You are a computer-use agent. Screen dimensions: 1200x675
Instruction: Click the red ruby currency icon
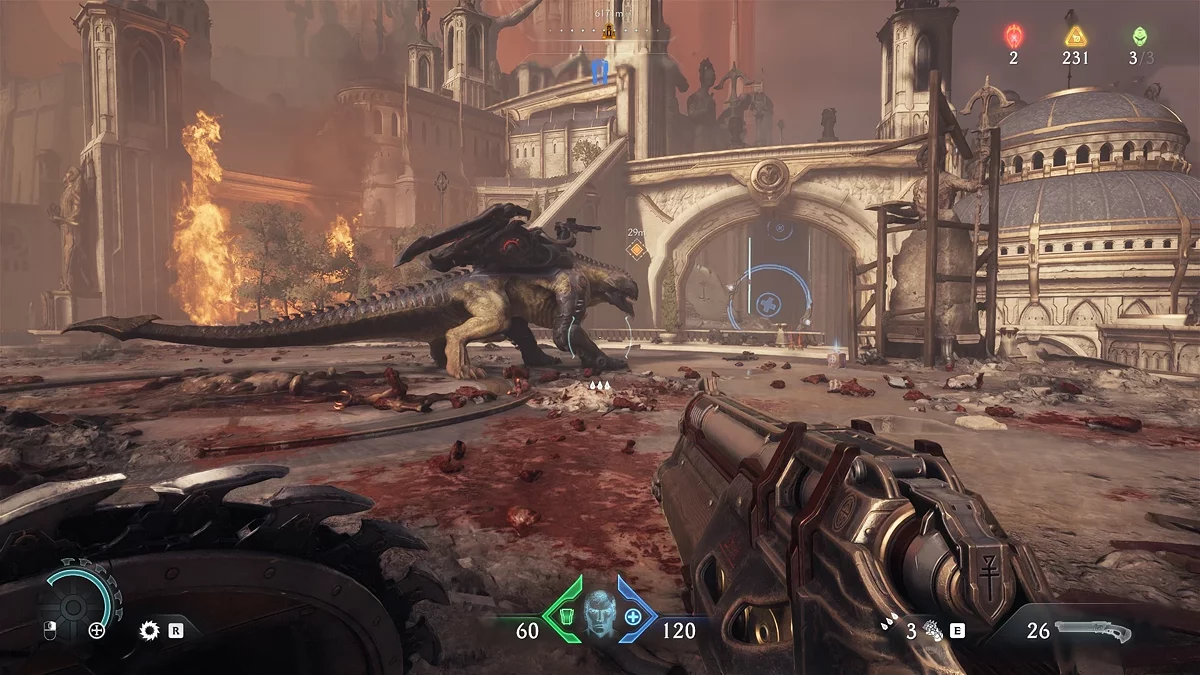point(1013,36)
